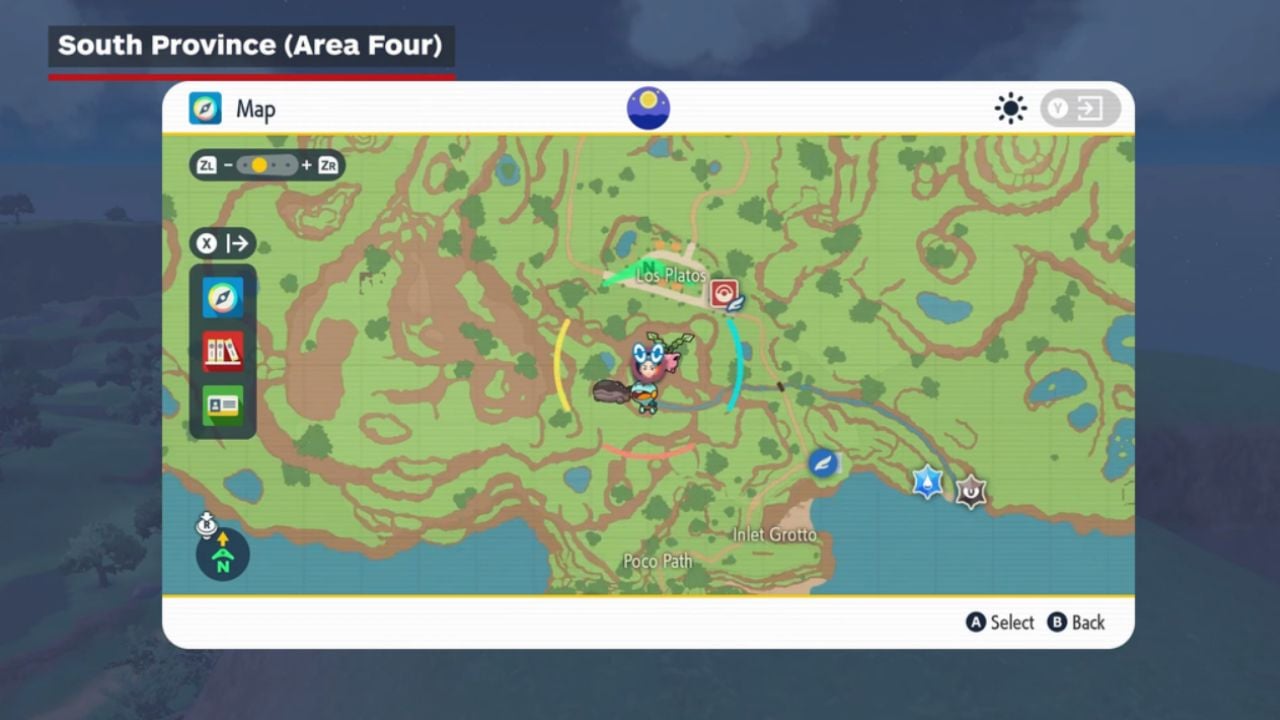Click the sun weather icon
The width and height of the screenshot is (1280, 720).
(x=1010, y=108)
